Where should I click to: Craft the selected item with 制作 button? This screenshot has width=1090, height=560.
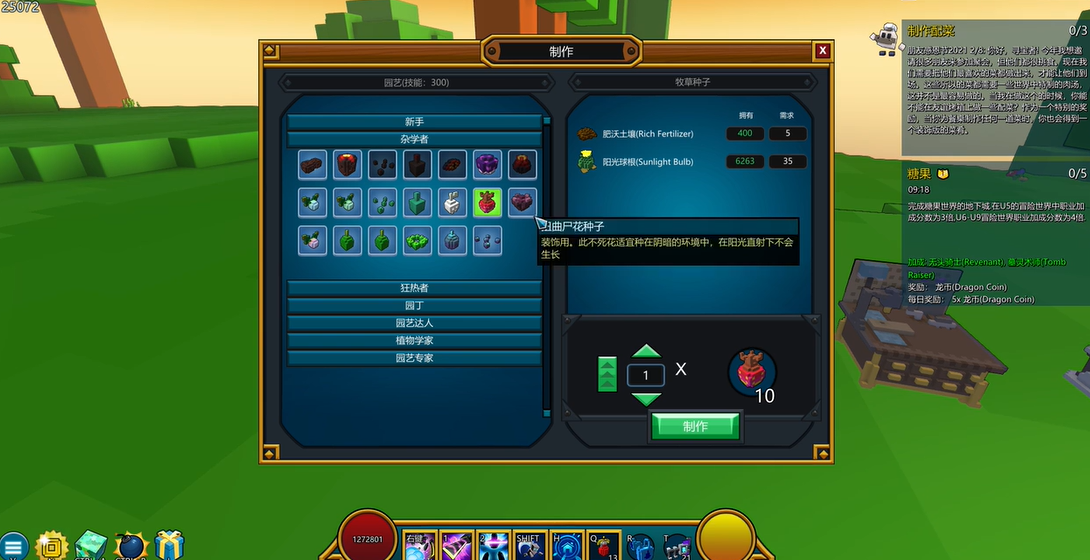click(x=695, y=426)
